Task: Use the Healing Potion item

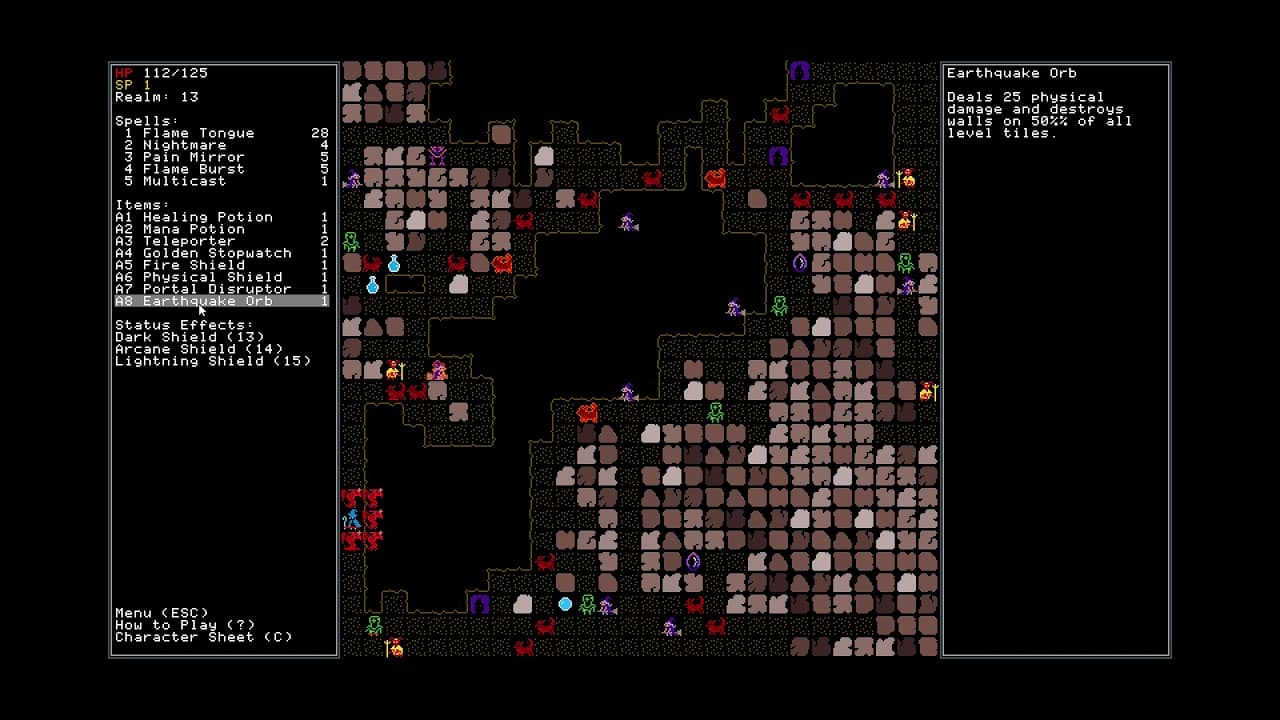Action: (207, 217)
